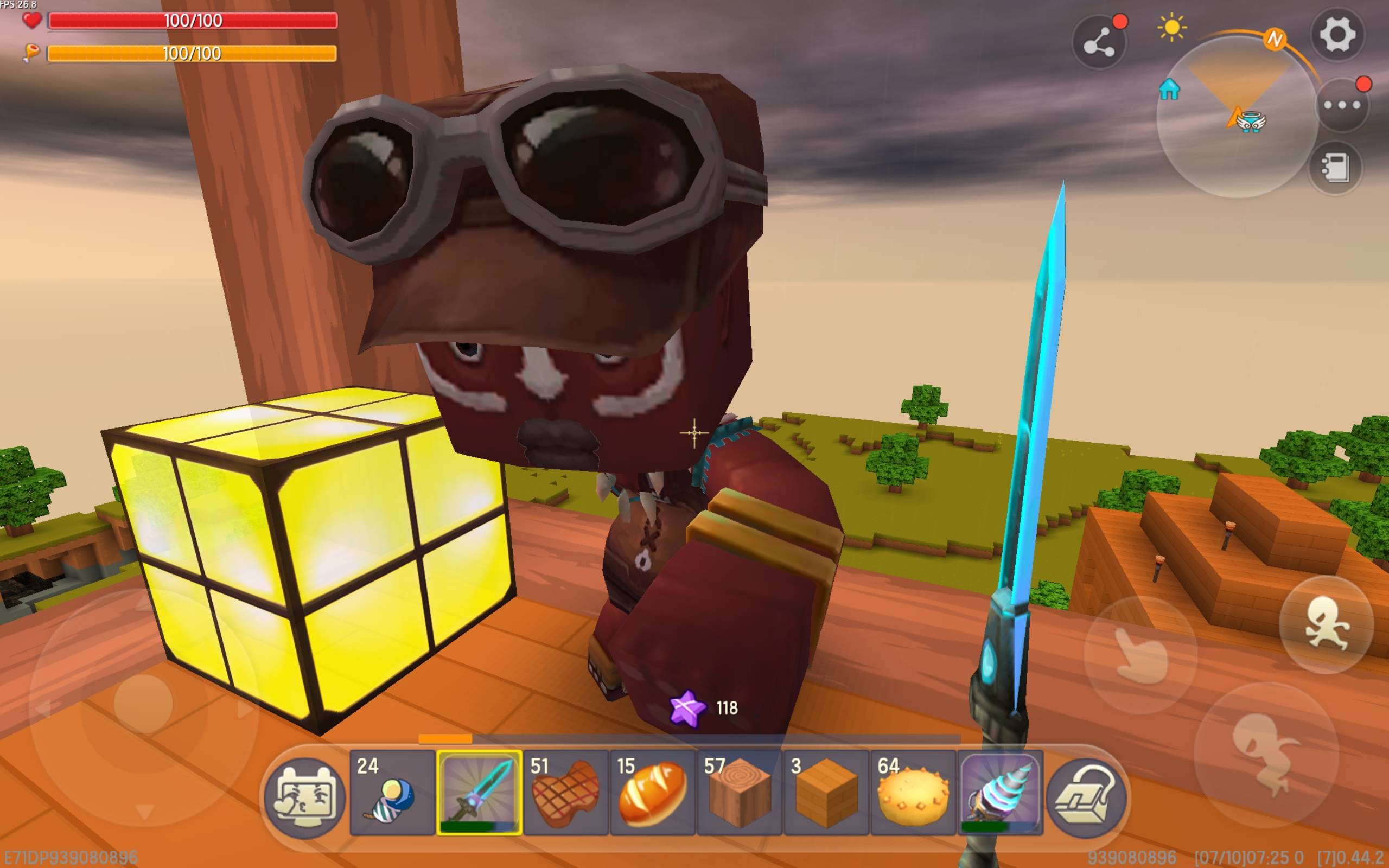Tap the running figure sprint button
This screenshot has width=1389, height=868.
pyautogui.click(x=1326, y=624)
